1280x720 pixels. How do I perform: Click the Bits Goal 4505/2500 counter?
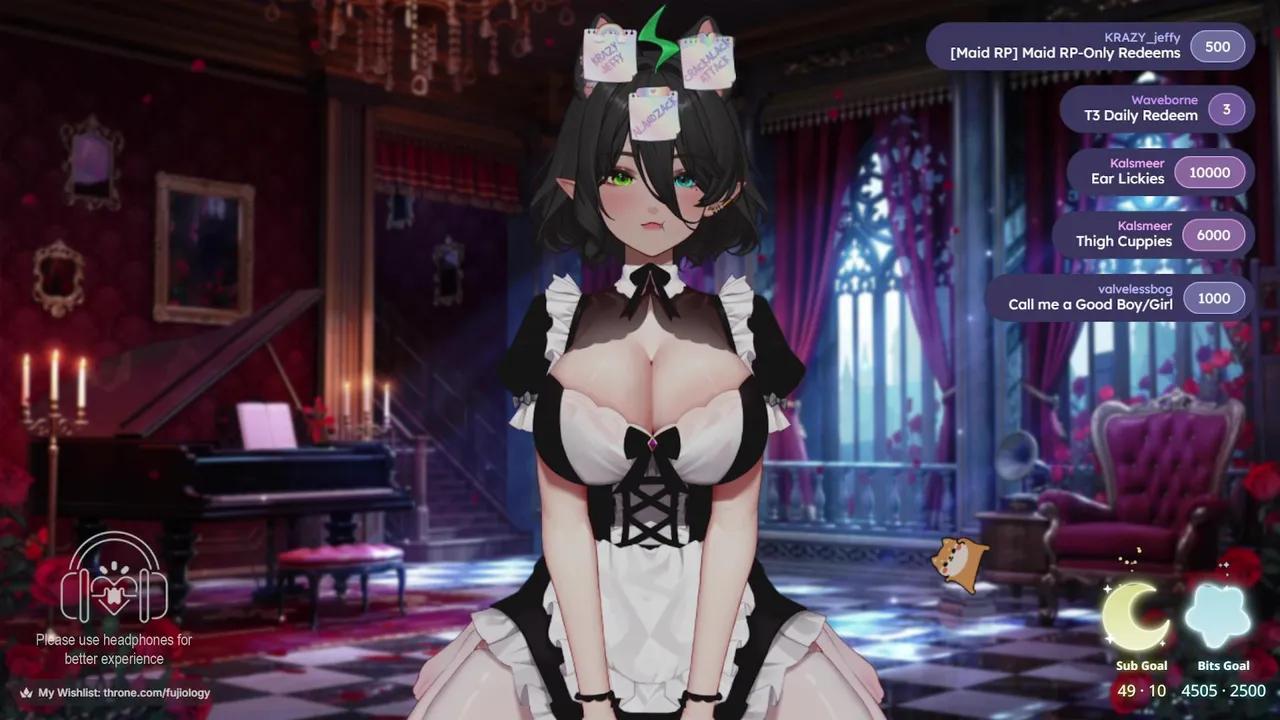[x=1222, y=690]
